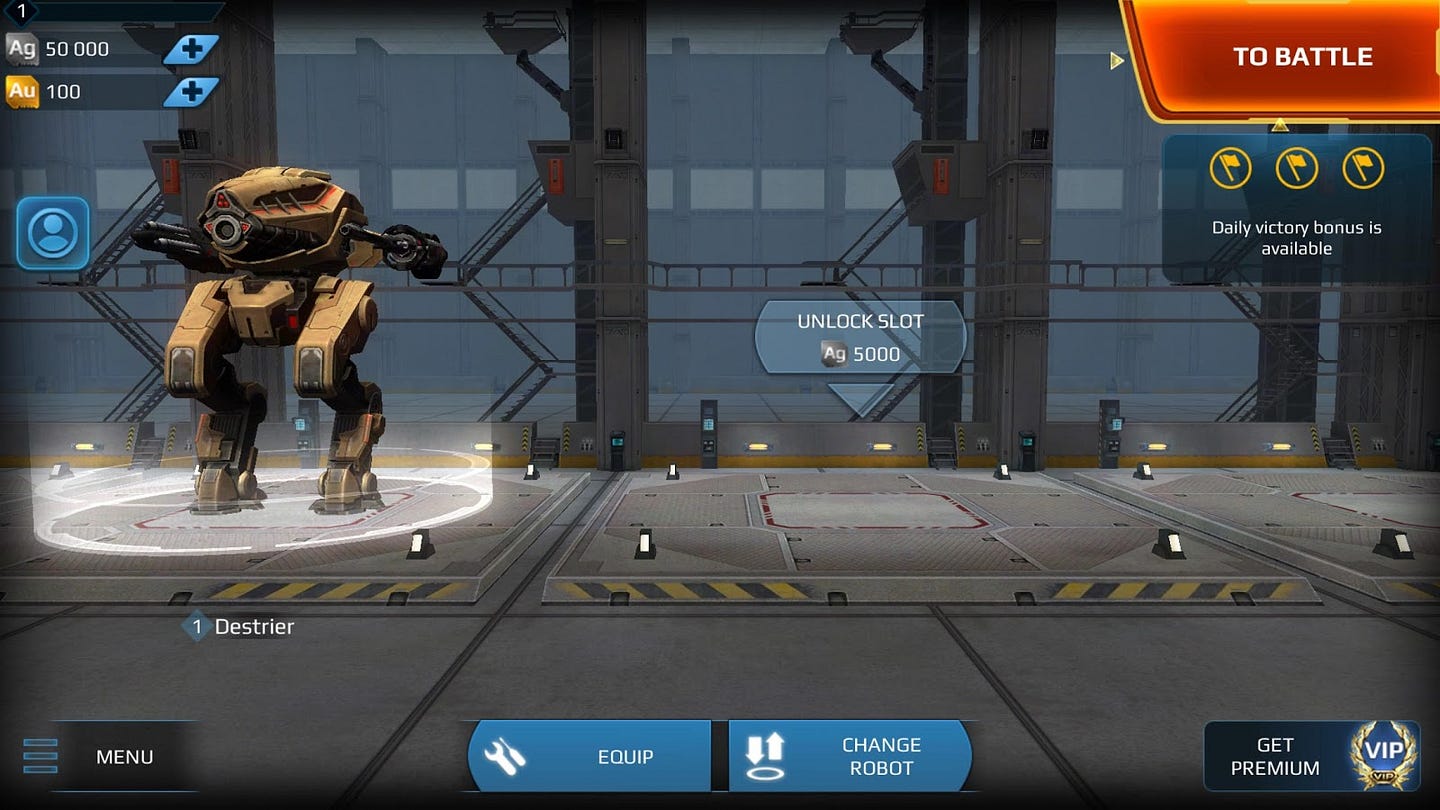Image resolution: width=1440 pixels, height=810 pixels.
Task: Start a match with To Battle
Action: 1300,57
